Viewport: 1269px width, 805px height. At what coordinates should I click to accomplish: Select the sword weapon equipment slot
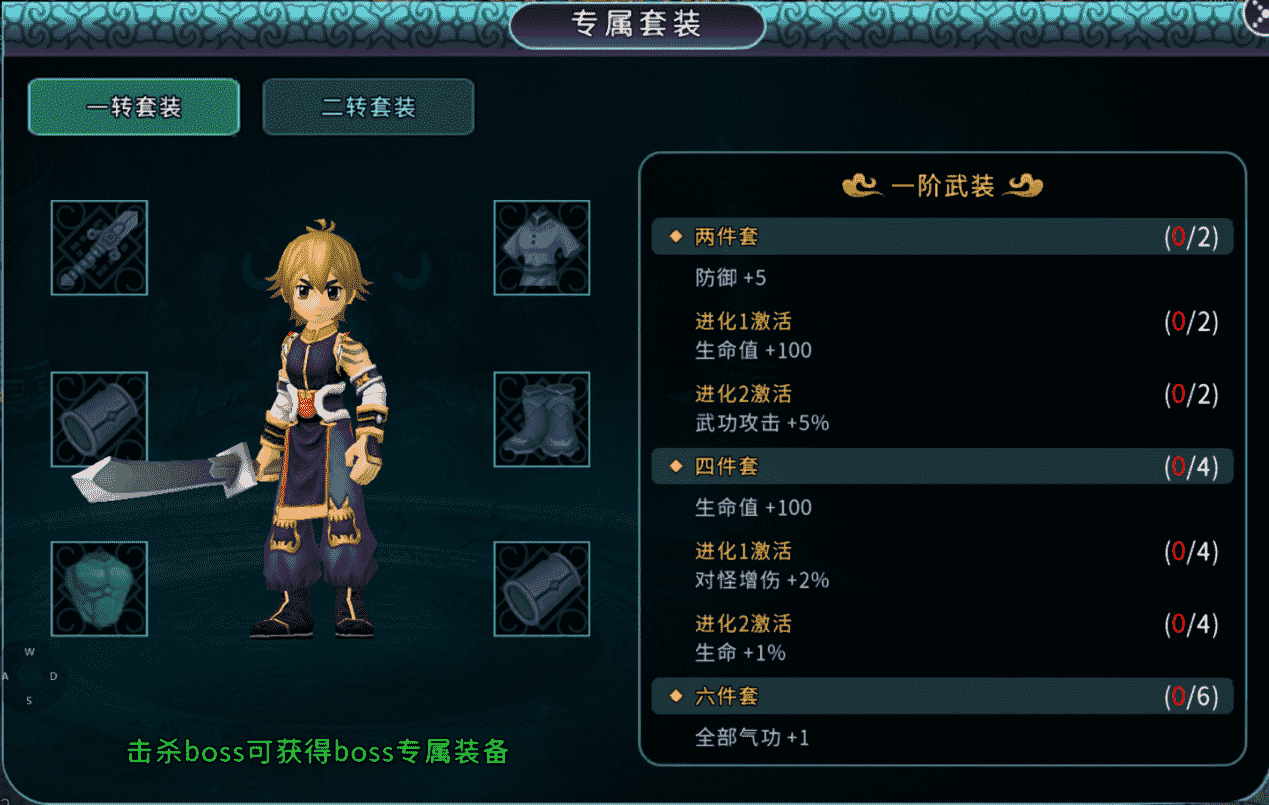click(x=99, y=248)
